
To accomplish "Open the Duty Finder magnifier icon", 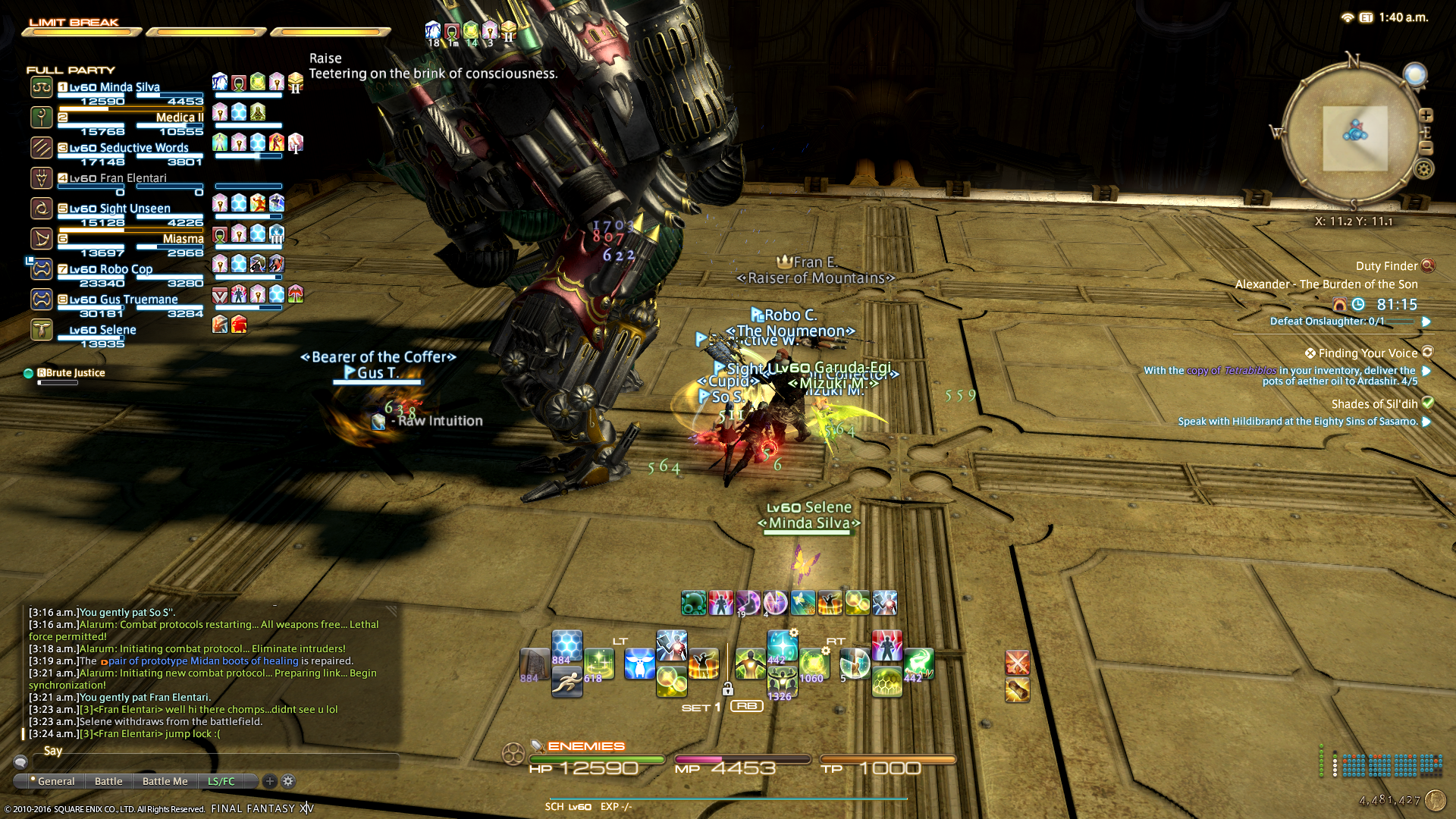I will coord(1428,265).
